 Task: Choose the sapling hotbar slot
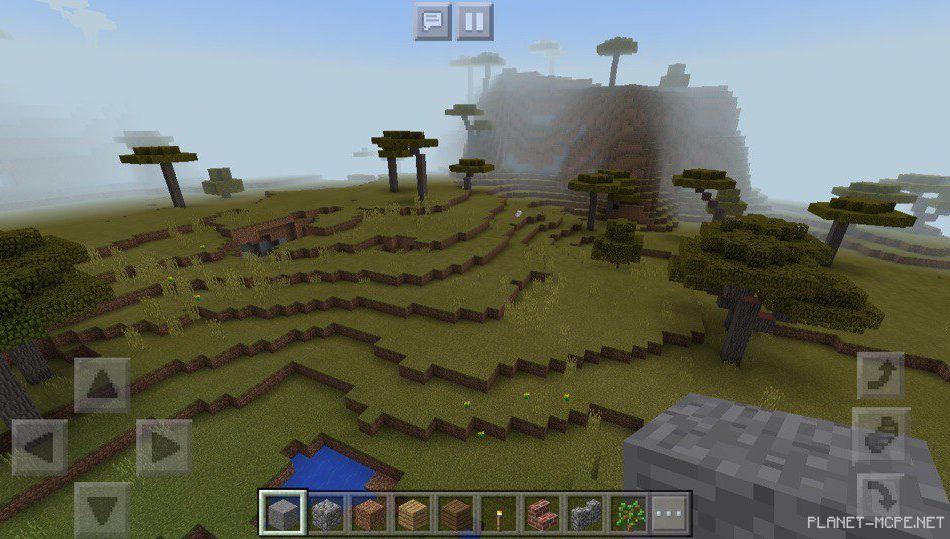coord(629,514)
